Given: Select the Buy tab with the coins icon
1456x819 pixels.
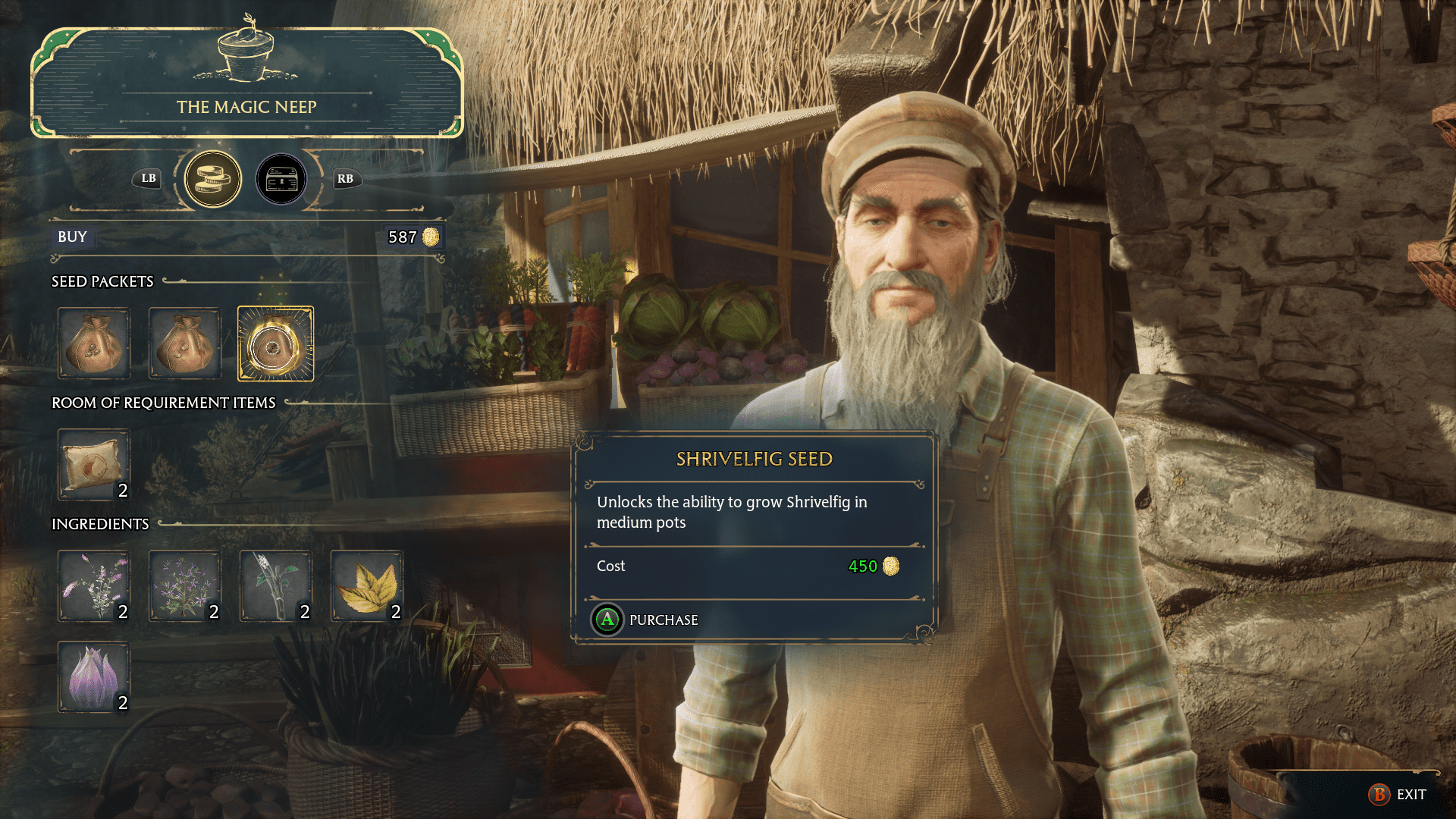Looking at the screenshot, I should point(213,179).
